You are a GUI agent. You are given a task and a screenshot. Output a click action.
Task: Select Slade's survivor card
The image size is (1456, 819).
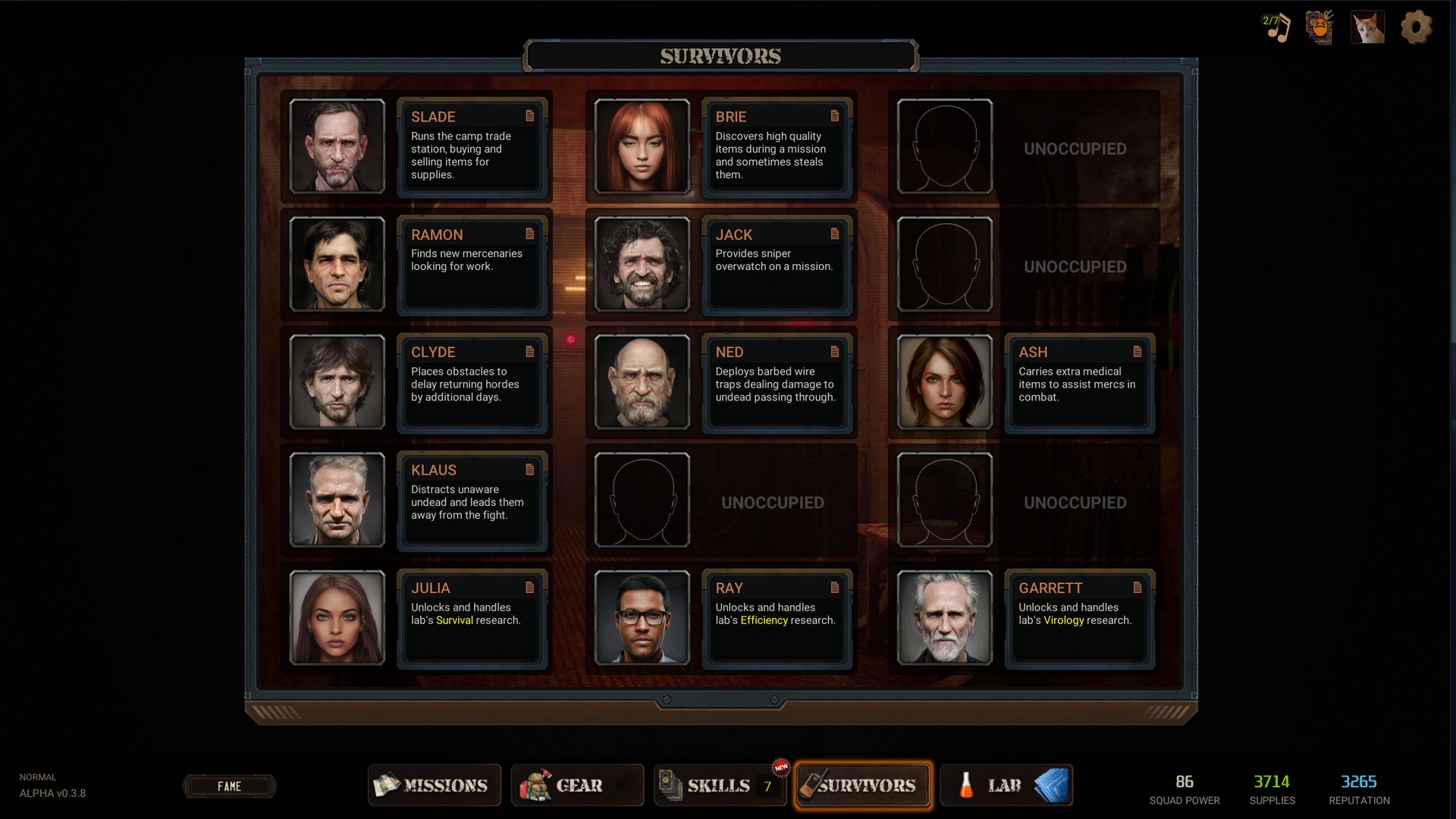[x=472, y=147]
